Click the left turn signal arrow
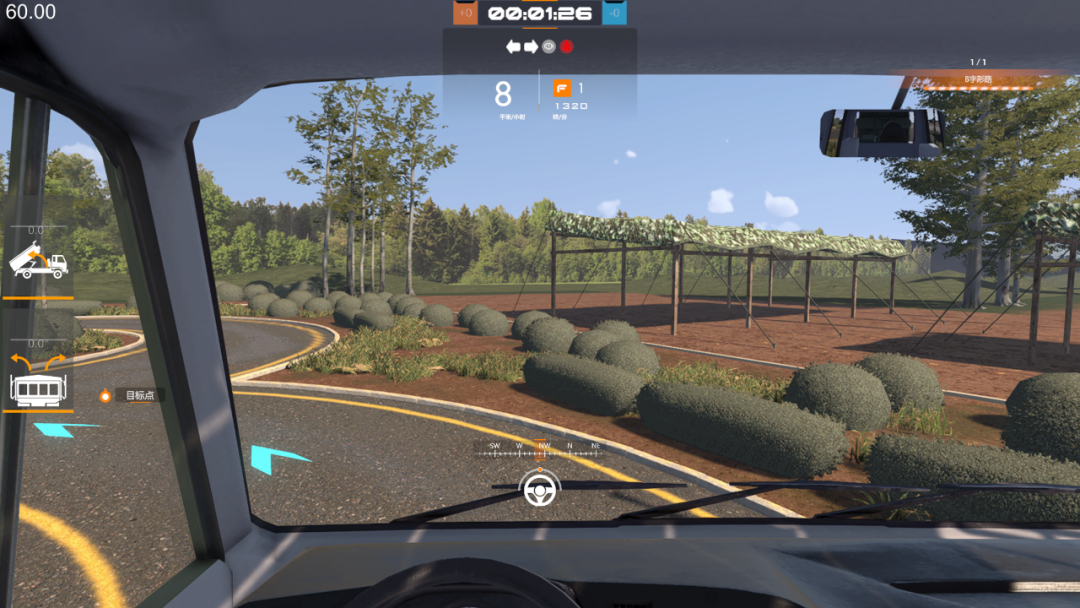Image resolution: width=1080 pixels, height=608 pixels. tap(513, 47)
